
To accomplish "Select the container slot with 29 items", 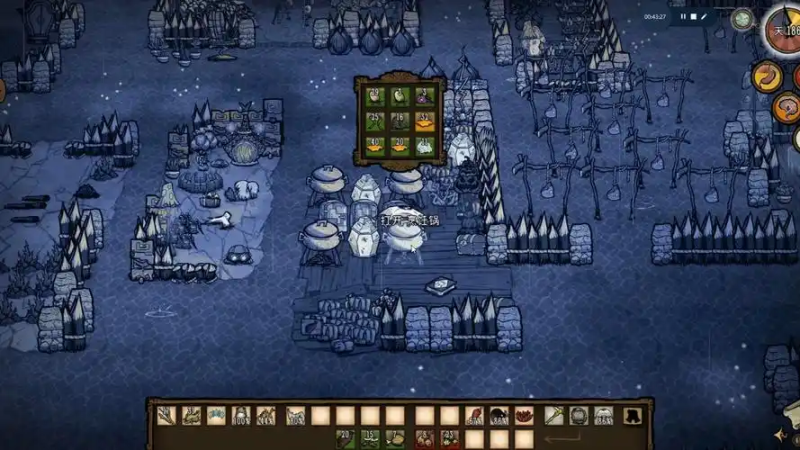I will [374, 97].
